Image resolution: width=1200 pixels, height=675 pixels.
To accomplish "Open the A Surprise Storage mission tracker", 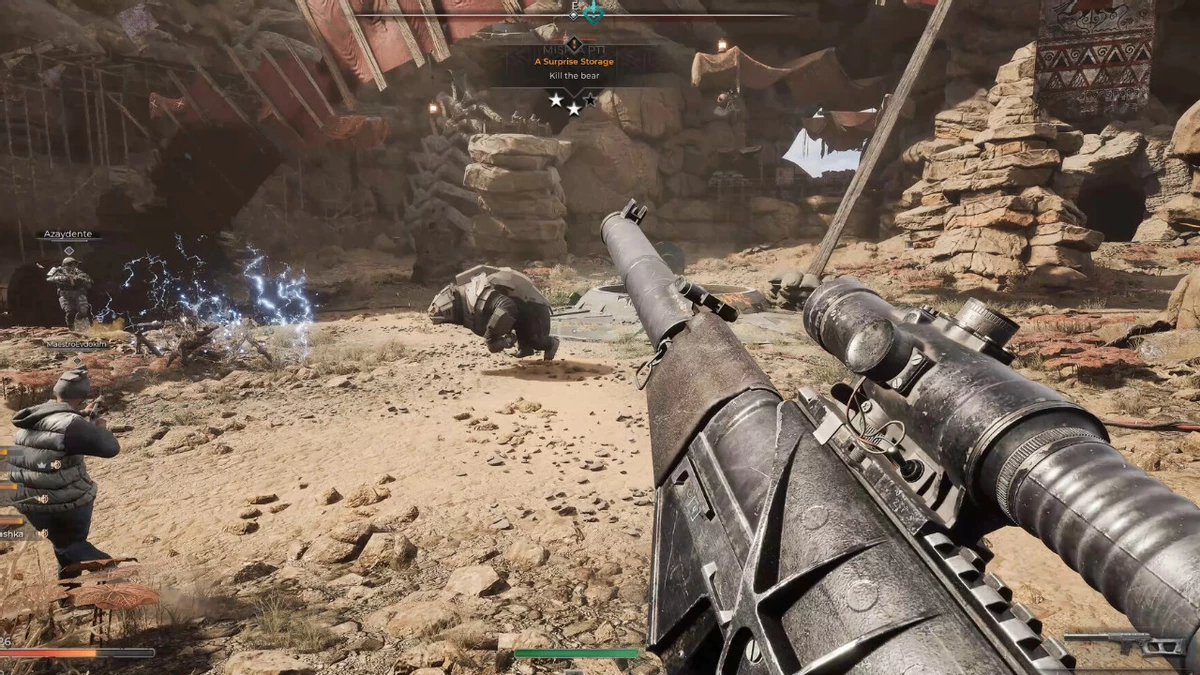I will (574, 62).
